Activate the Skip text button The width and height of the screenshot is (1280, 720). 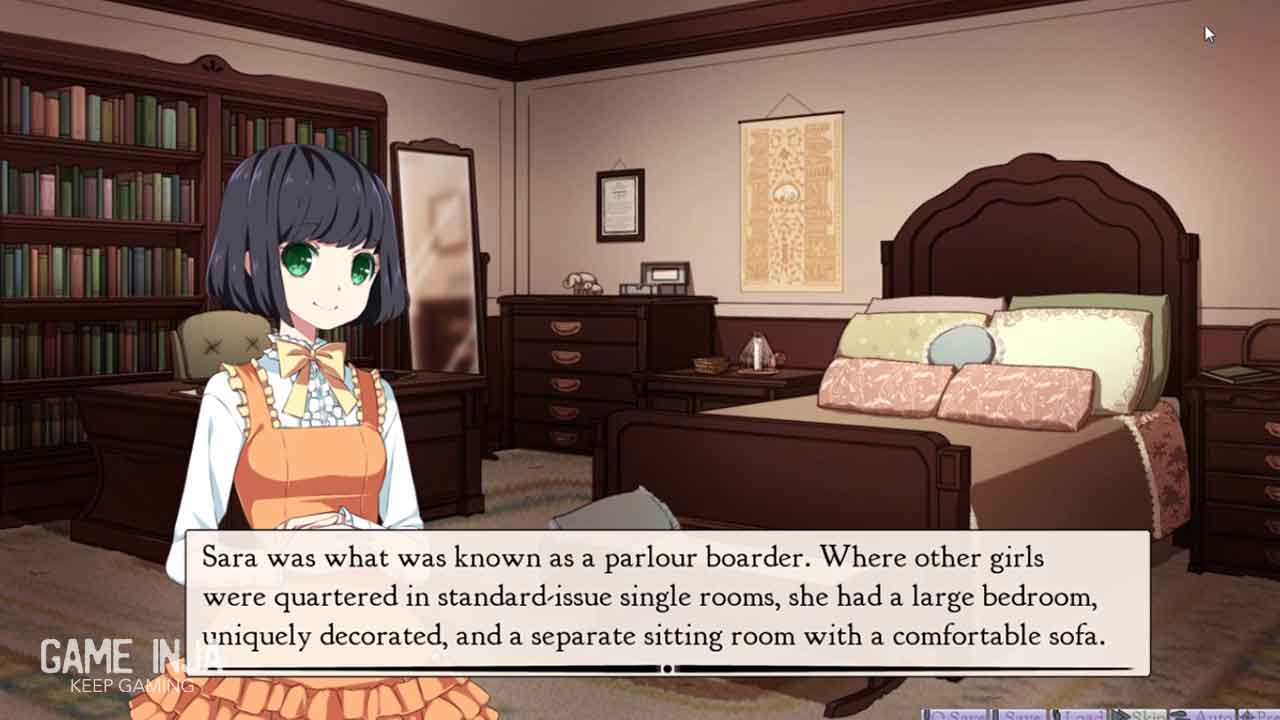coord(1138,714)
